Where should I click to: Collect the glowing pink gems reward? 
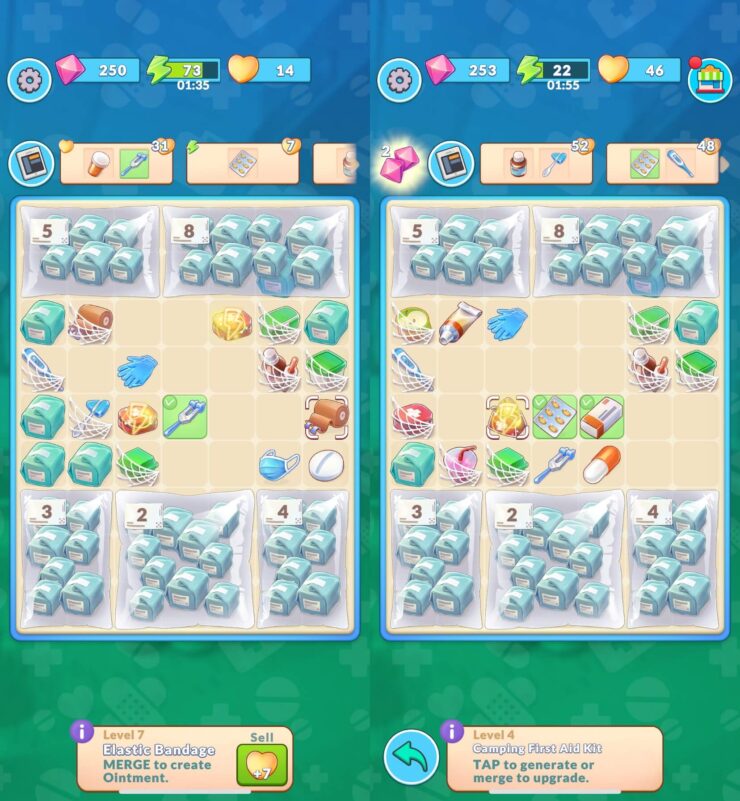(398, 163)
